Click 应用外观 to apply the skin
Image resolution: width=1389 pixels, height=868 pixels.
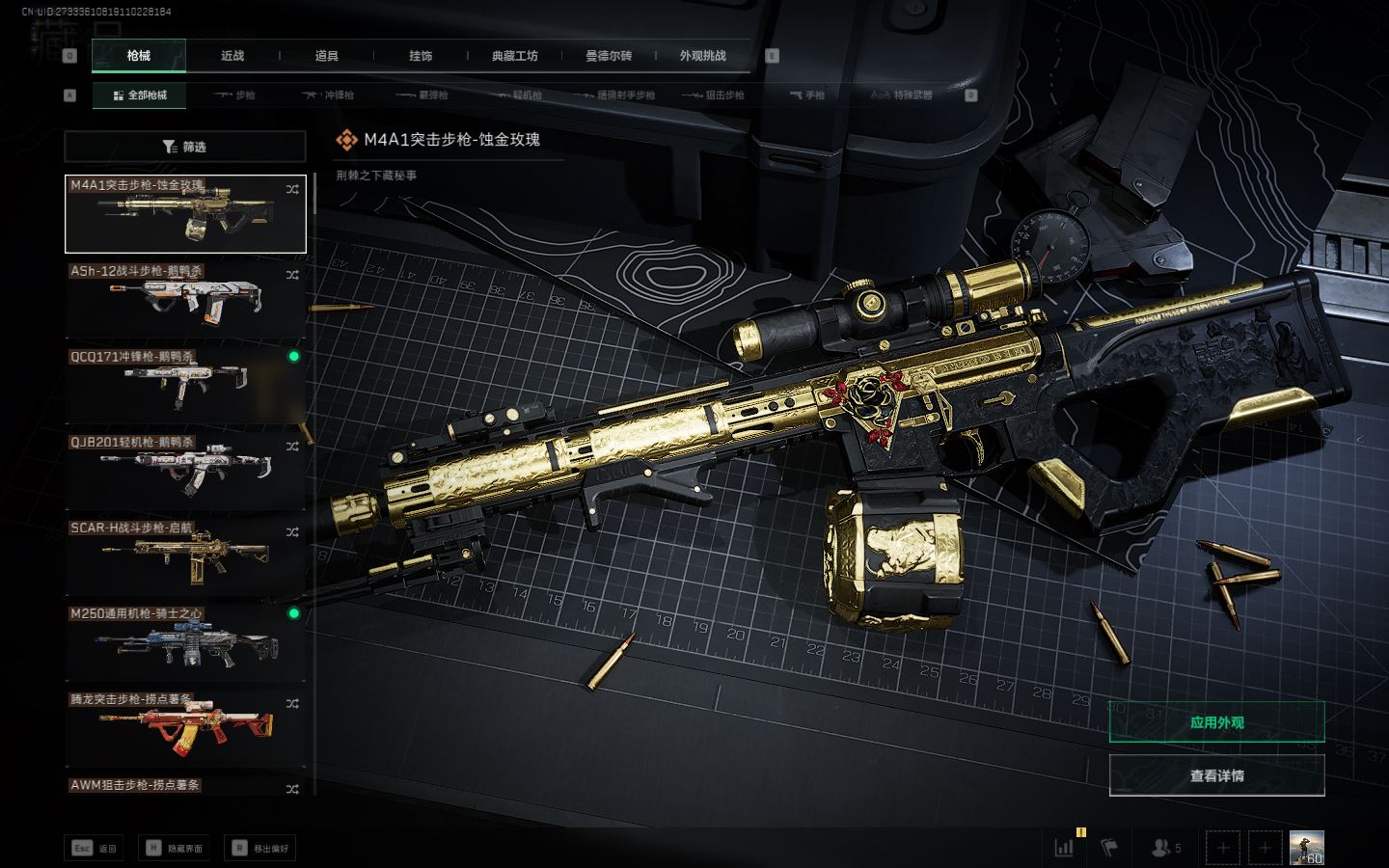tap(1216, 722)
